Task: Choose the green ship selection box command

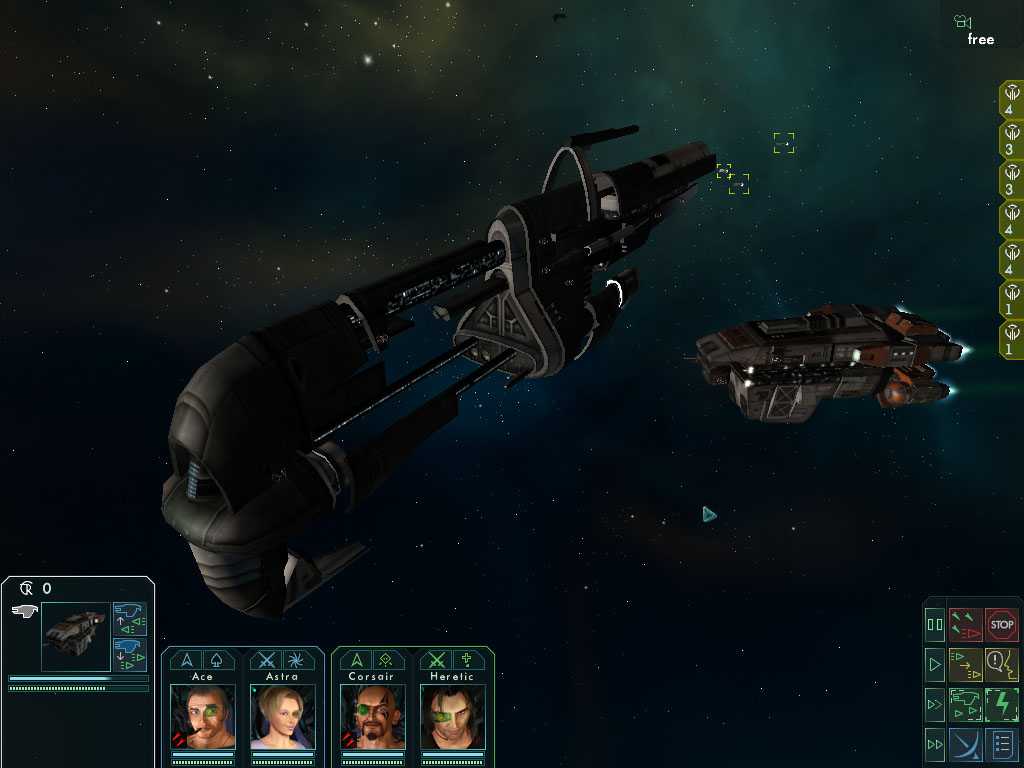Action: pyautogui.click(x=966, y=704)
